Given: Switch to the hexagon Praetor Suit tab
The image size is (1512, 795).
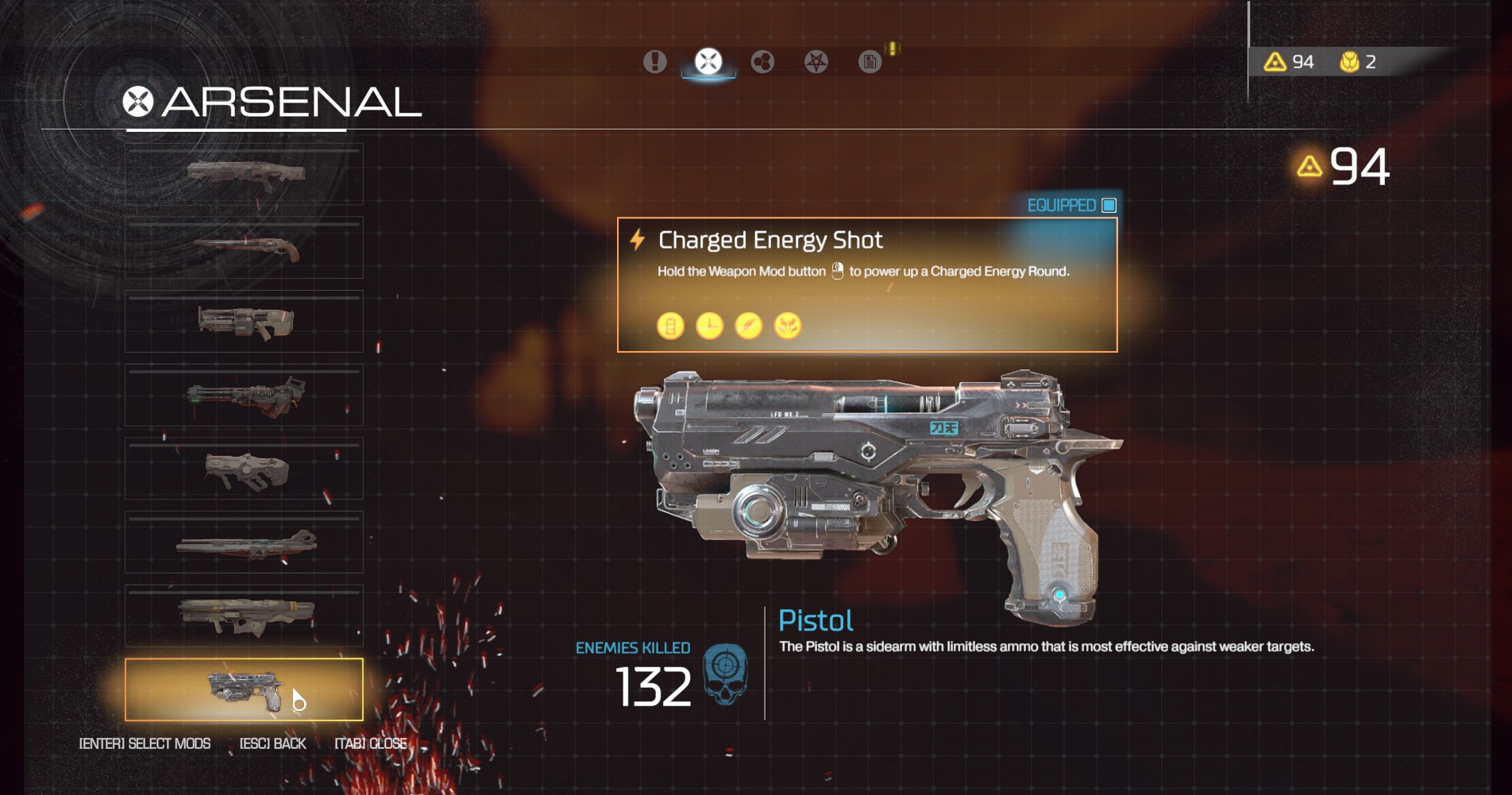Looking at the screenshot, I should click(x=762, y=61).
